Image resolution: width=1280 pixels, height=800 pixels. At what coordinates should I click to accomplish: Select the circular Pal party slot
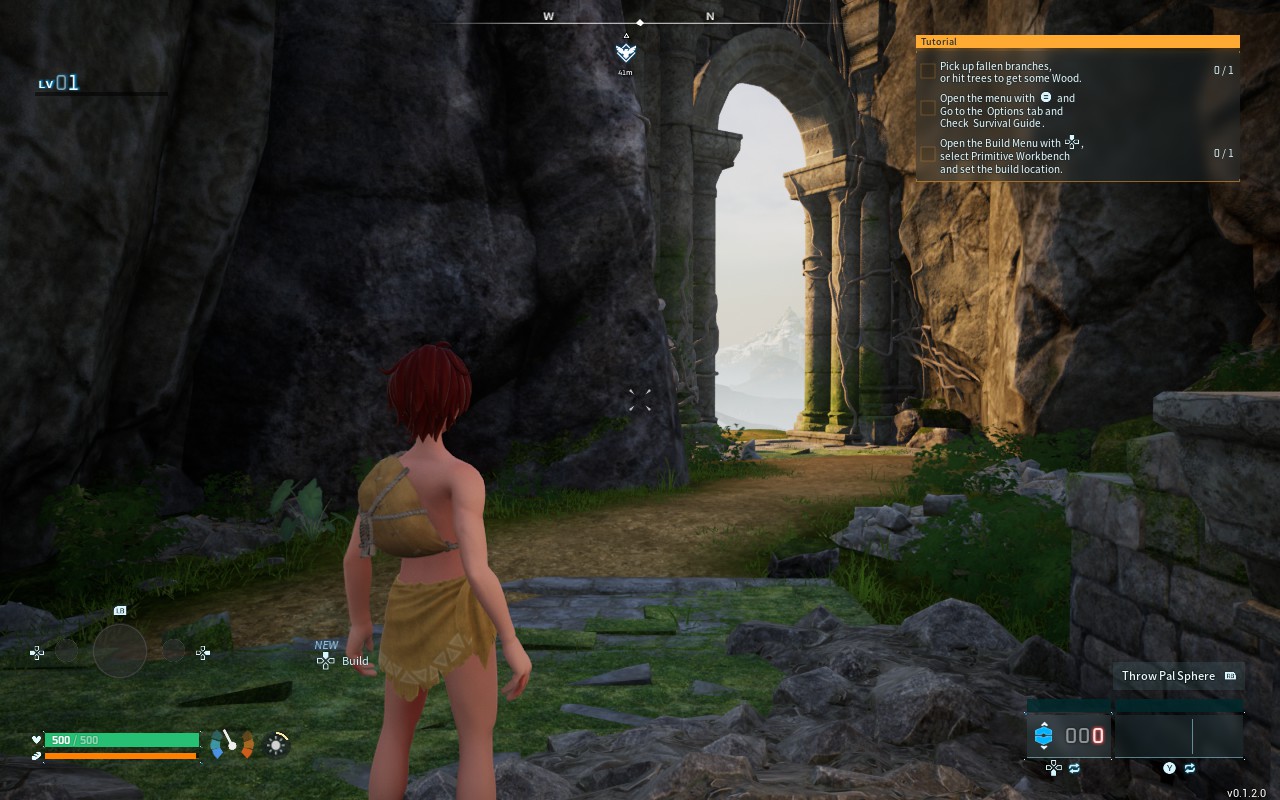coord(120,651)
